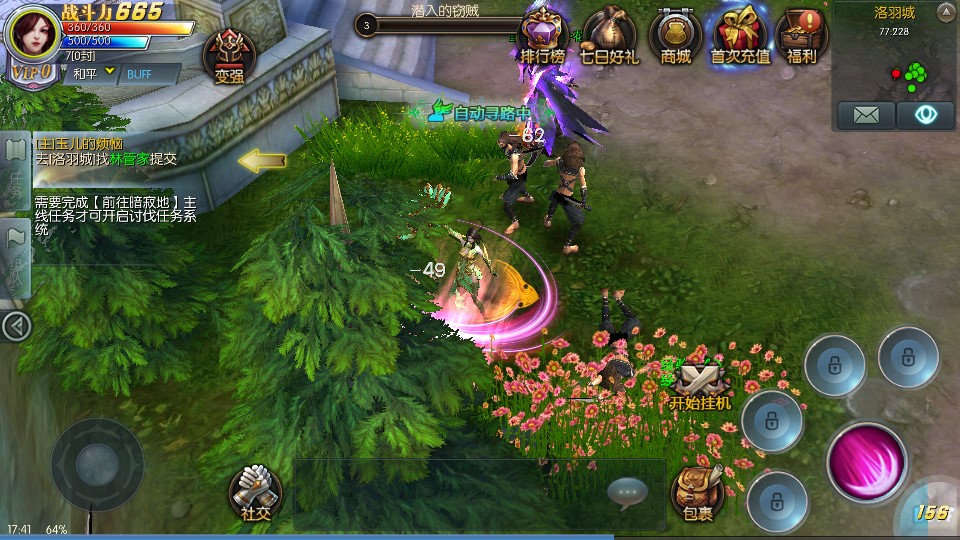Tap the 变强 power-up icon
The width and height of the screenshot is (960, 540).
[229, 55]
